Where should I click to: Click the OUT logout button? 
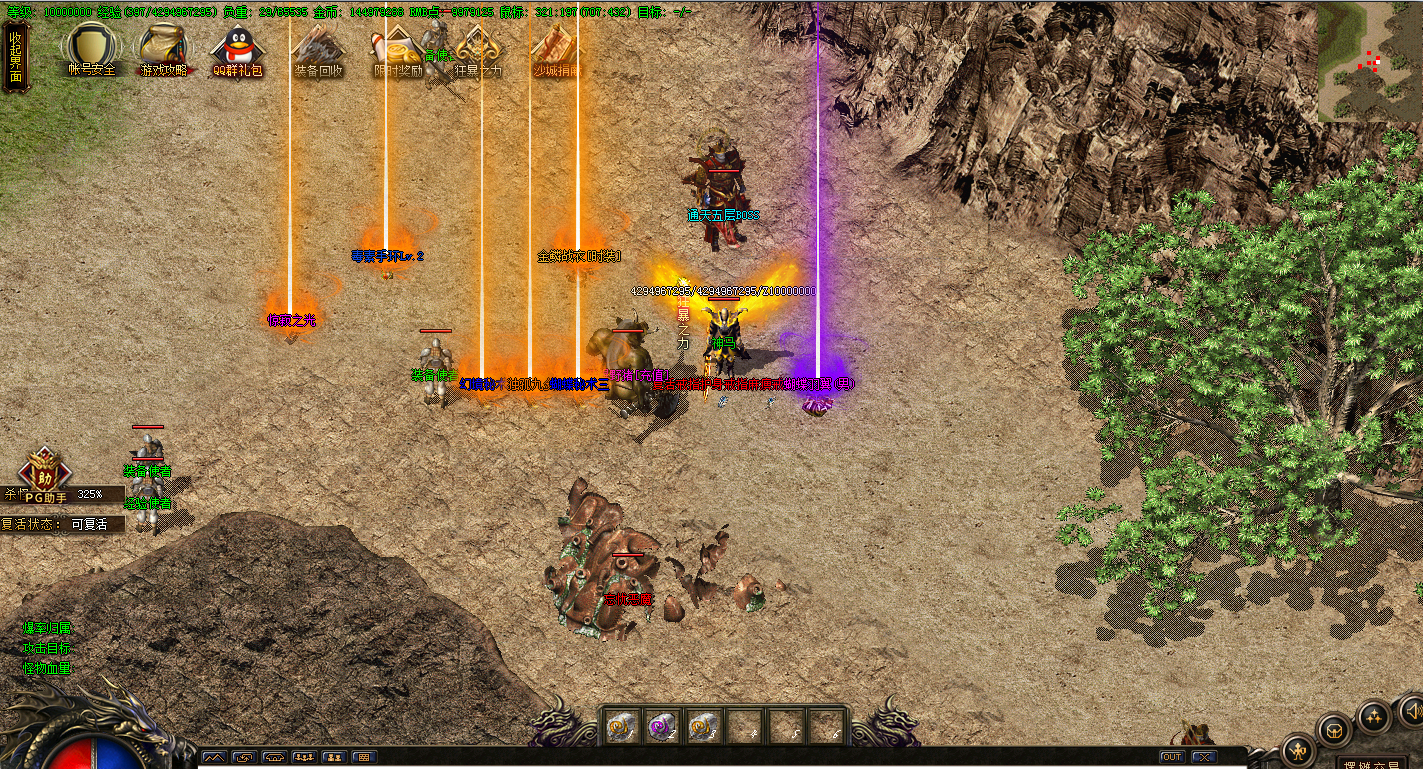pyautogui.click(x=1172, y=757)
